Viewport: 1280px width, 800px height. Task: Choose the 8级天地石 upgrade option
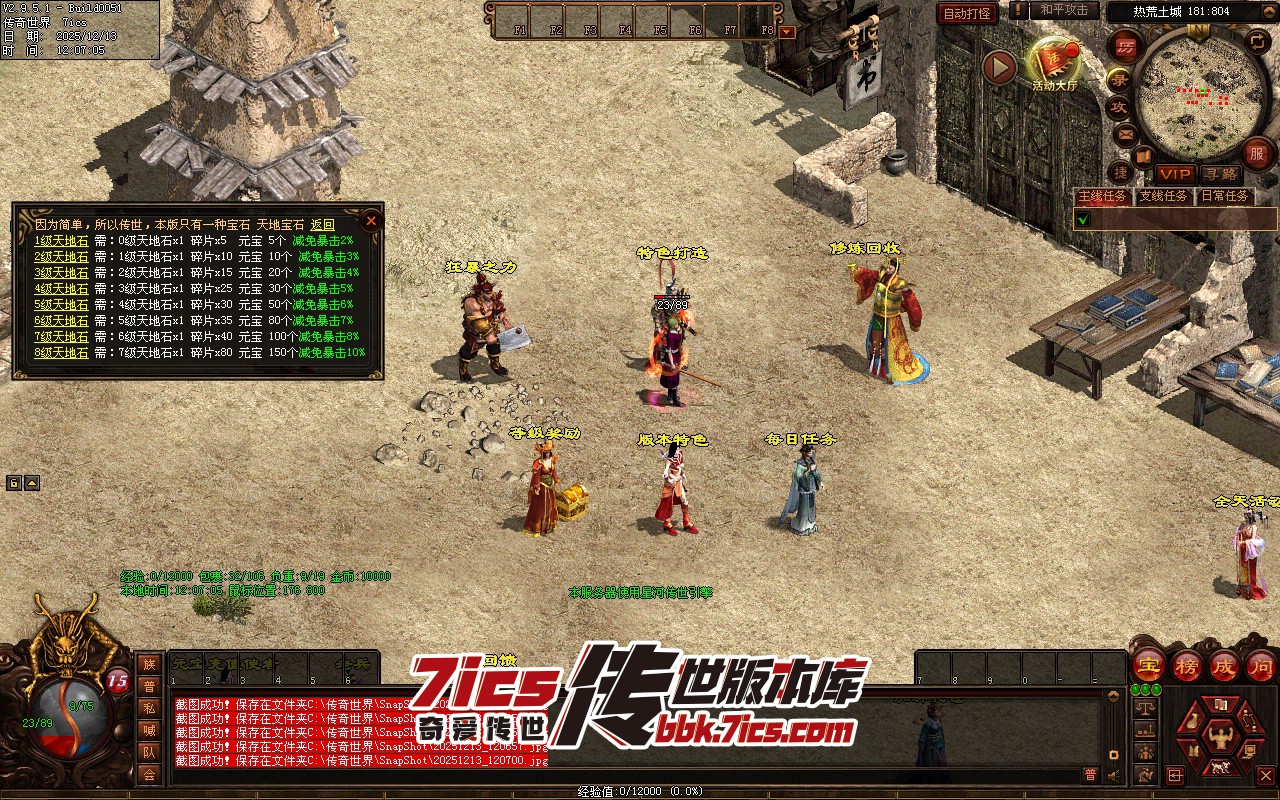[x=61, y=353]
